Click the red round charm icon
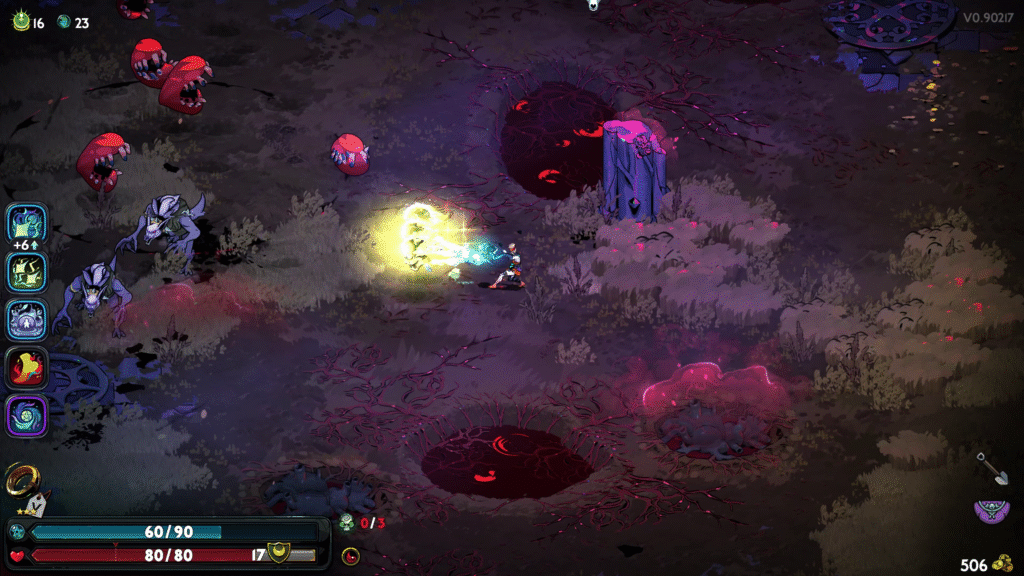Viewport: 1024px width, 576px height. (x=350, y=556)
